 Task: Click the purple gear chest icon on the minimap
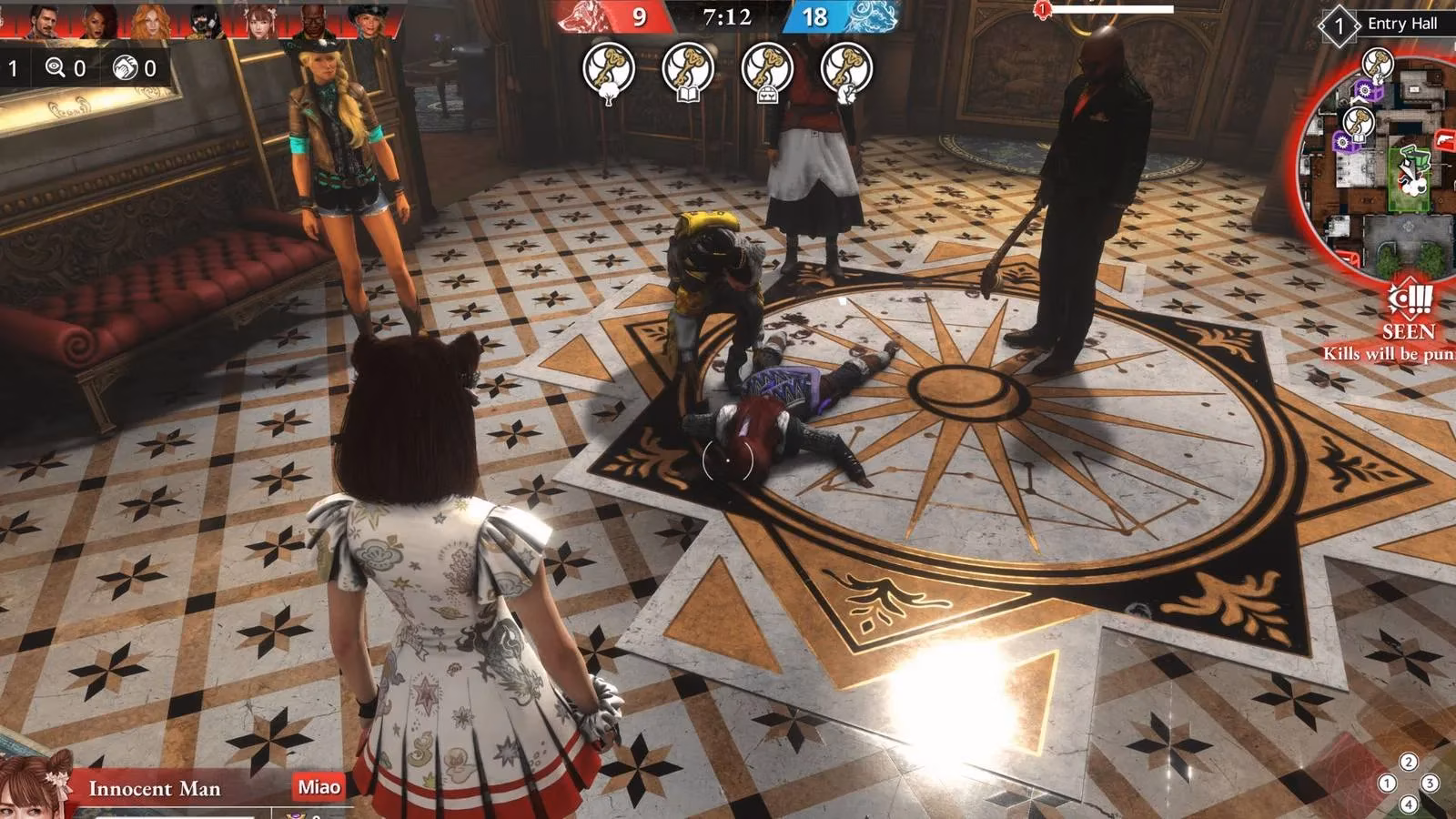[x=1363, y=91]
